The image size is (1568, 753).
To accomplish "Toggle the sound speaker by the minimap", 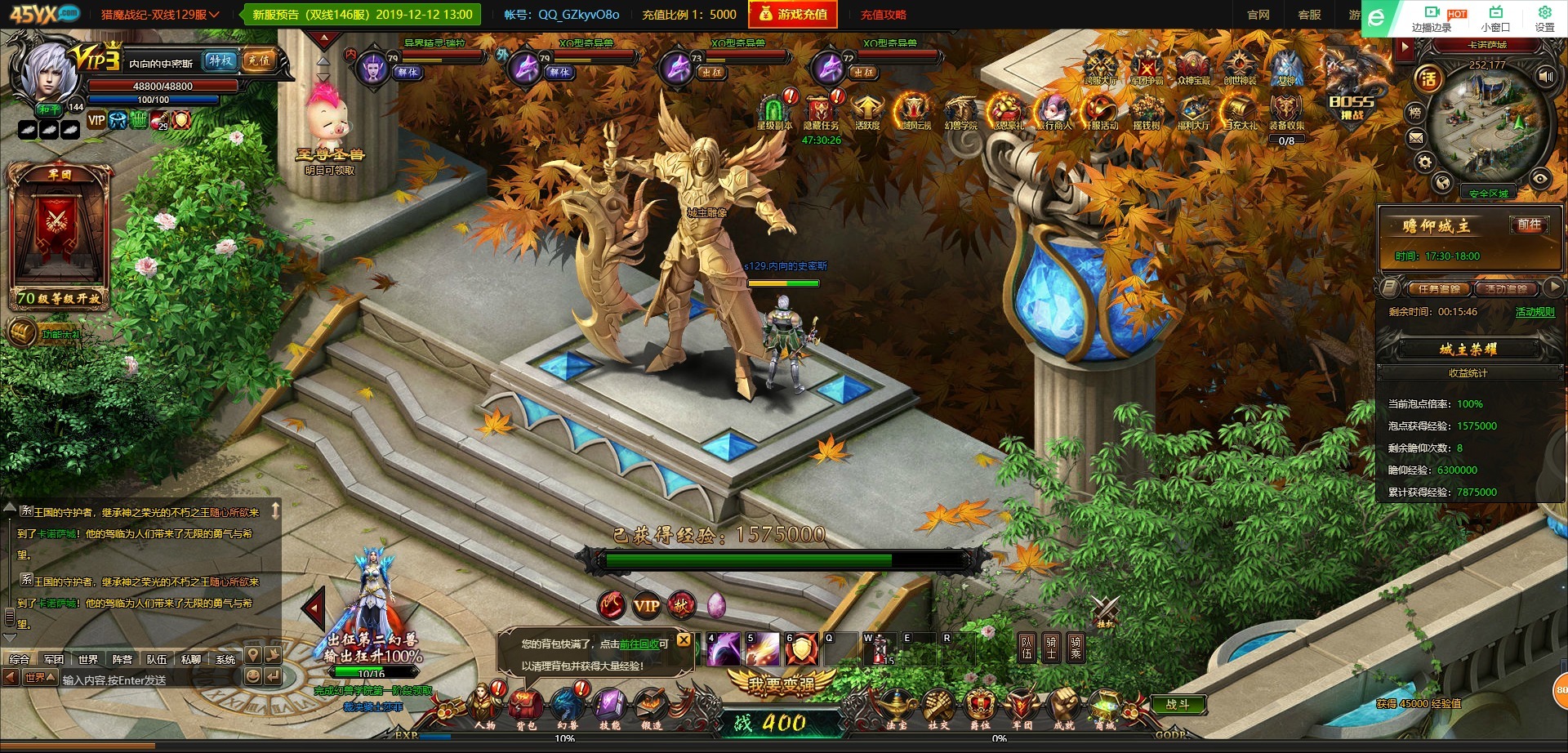I will (1545, 76).
